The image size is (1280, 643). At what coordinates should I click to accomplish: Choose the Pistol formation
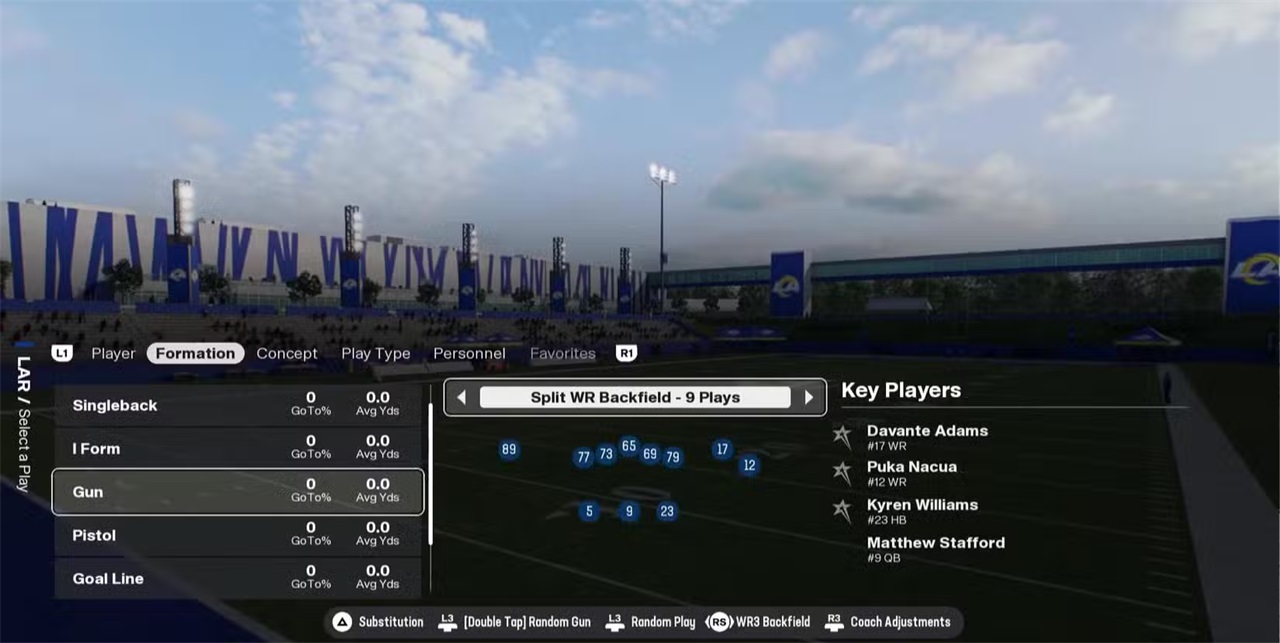coord(238,535)
